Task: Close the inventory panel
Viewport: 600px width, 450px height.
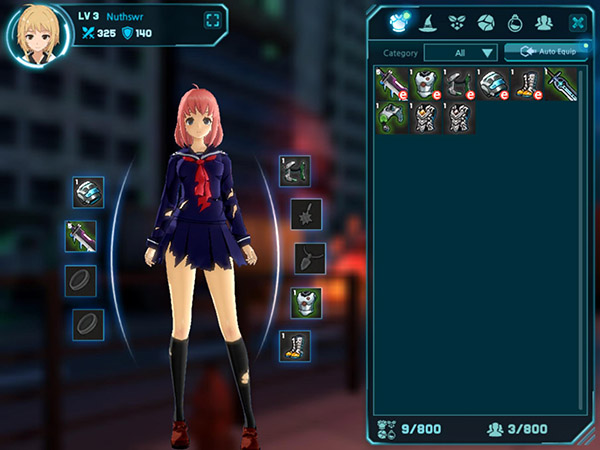Action: pos(577,21)
